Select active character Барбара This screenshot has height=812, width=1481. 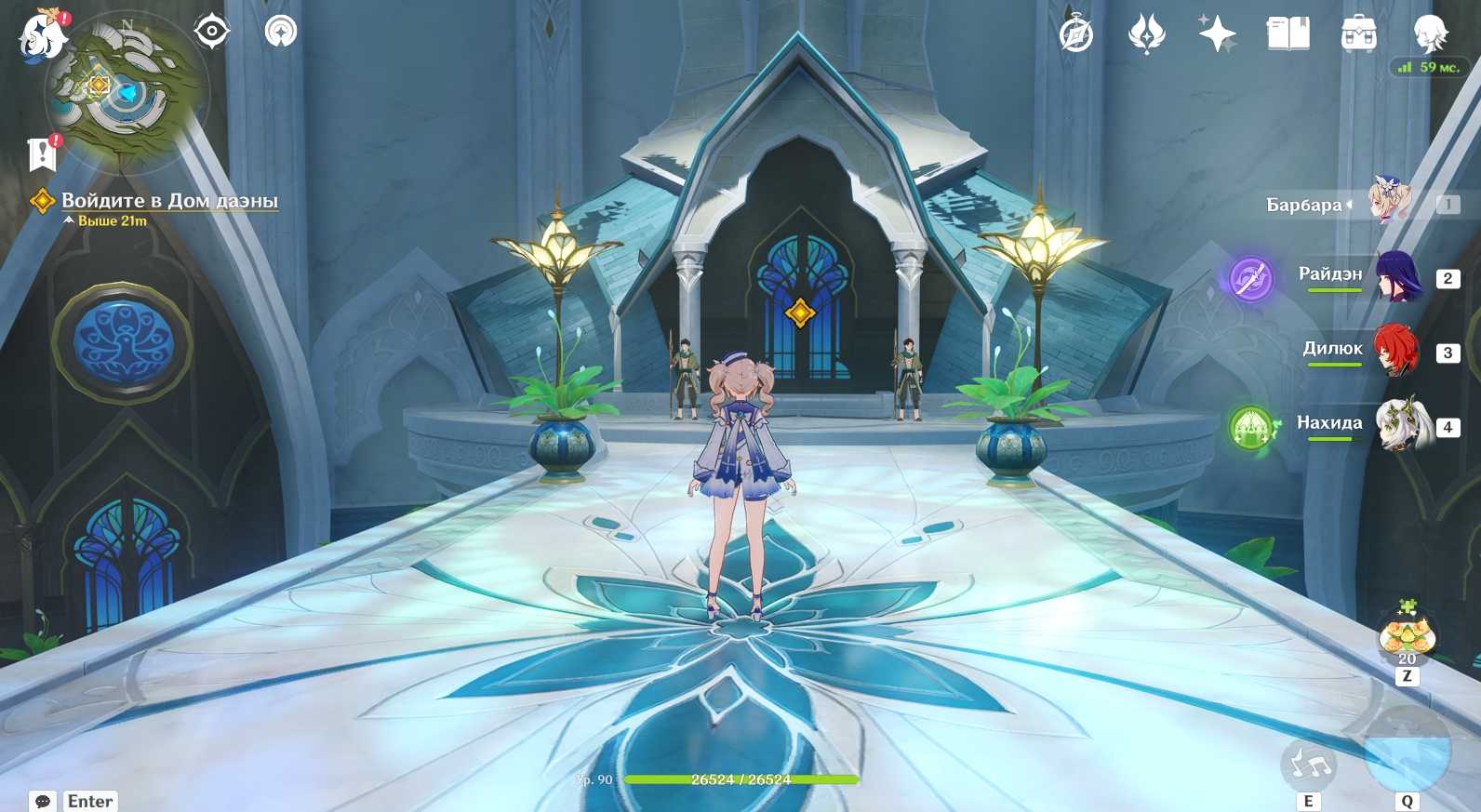pos(1390,202)
